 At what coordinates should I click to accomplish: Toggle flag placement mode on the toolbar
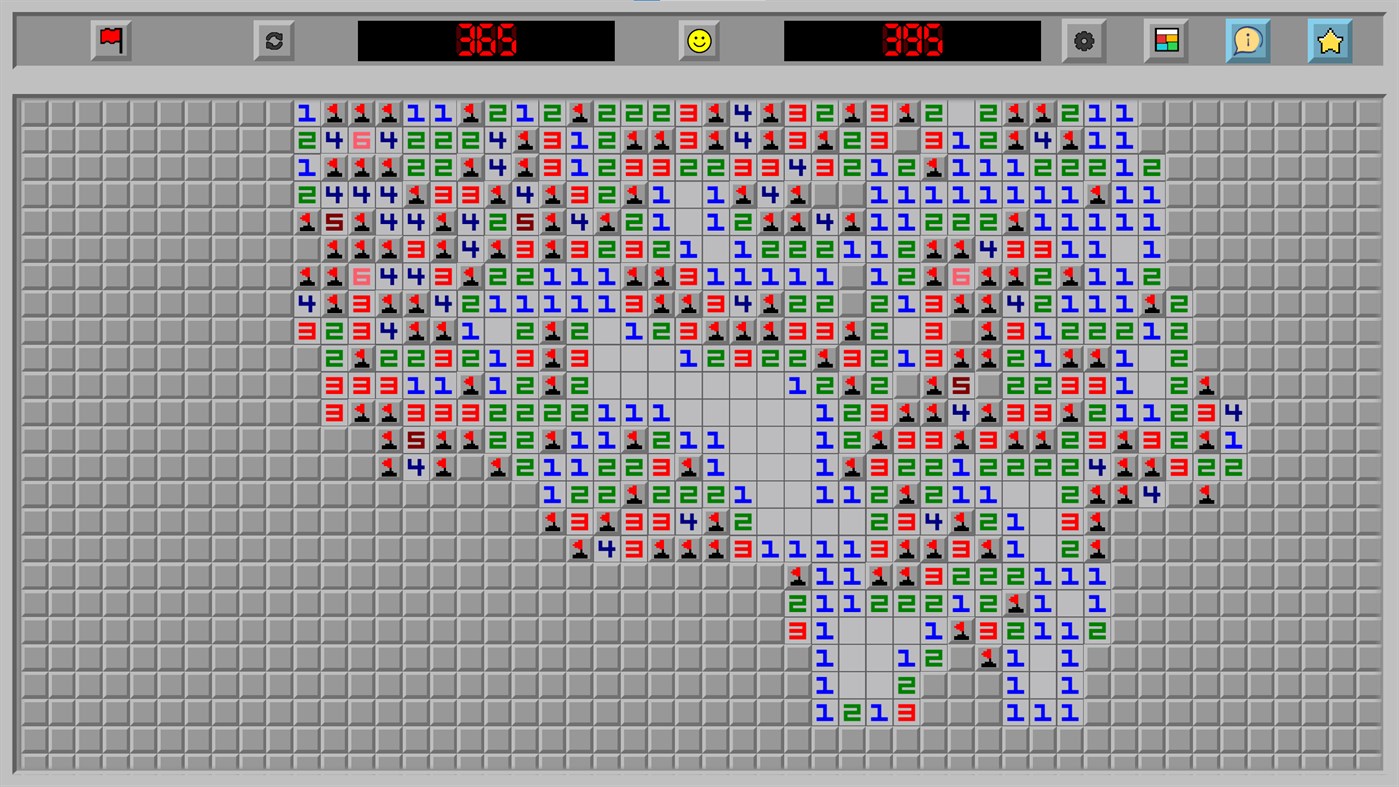point(109,41)
